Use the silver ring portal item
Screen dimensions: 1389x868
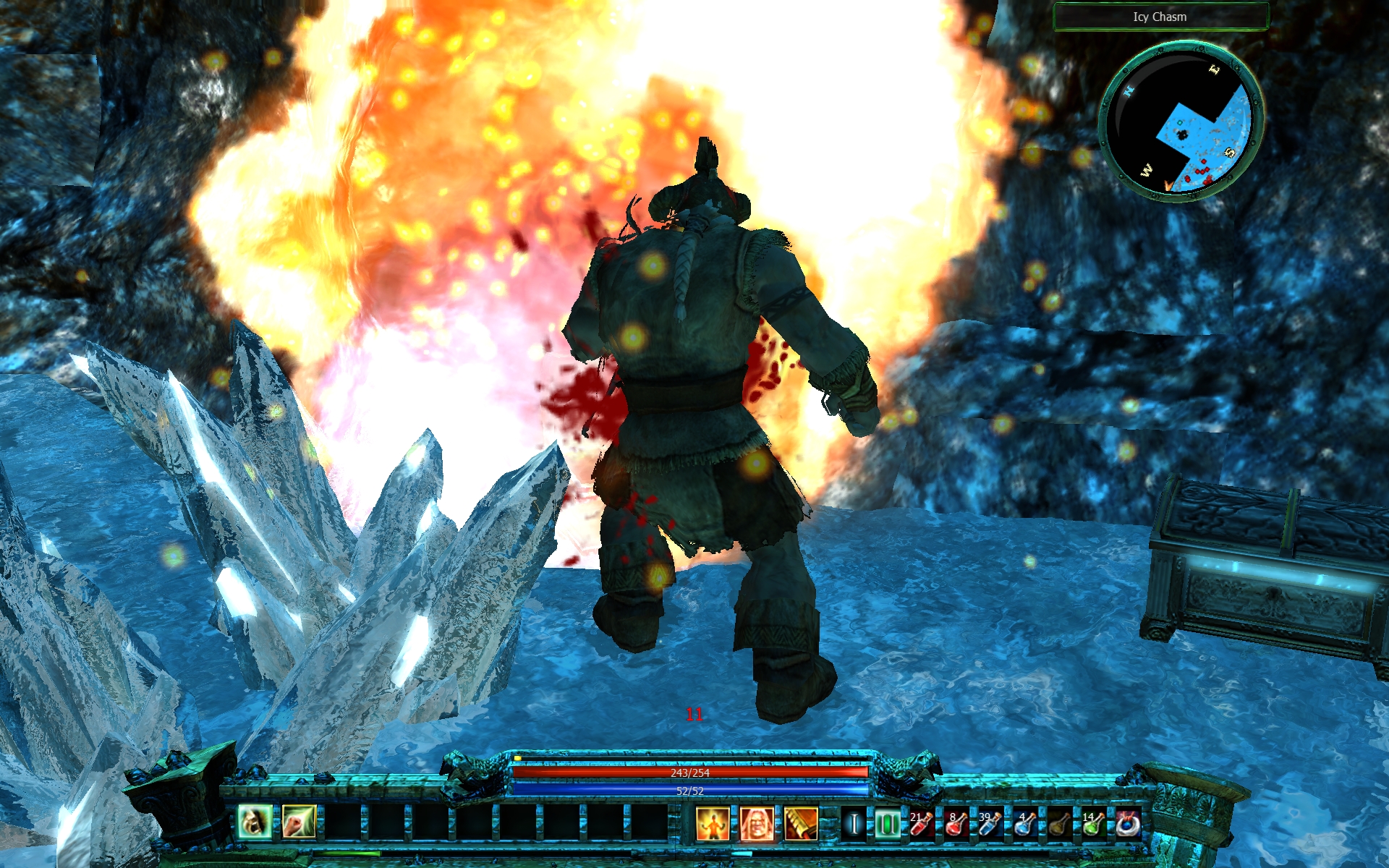(1128, 824)
